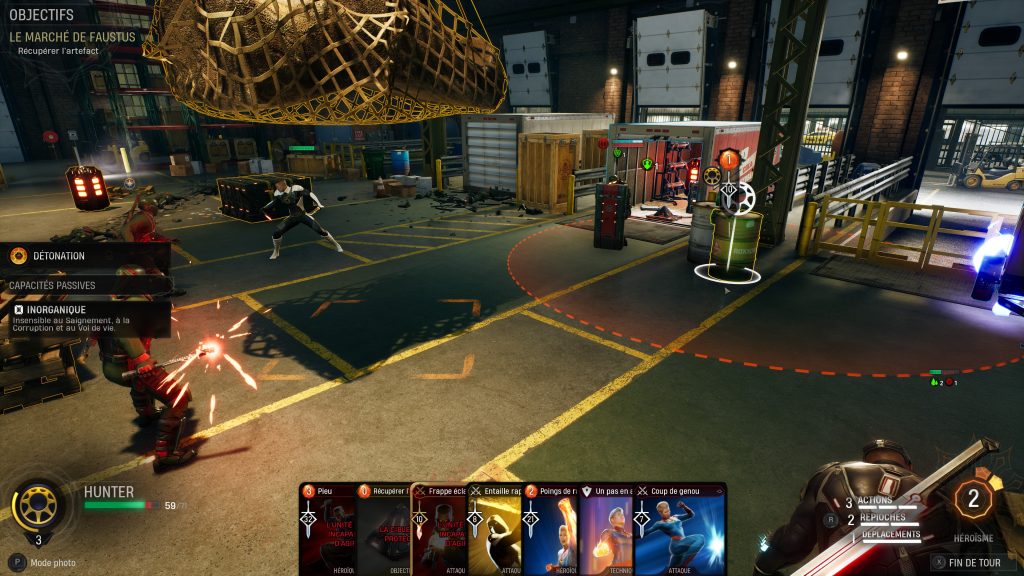Click the Hunter character portrait emblem
The width and height of the screenshot is (1024, 576).
(x=38, y=505)
